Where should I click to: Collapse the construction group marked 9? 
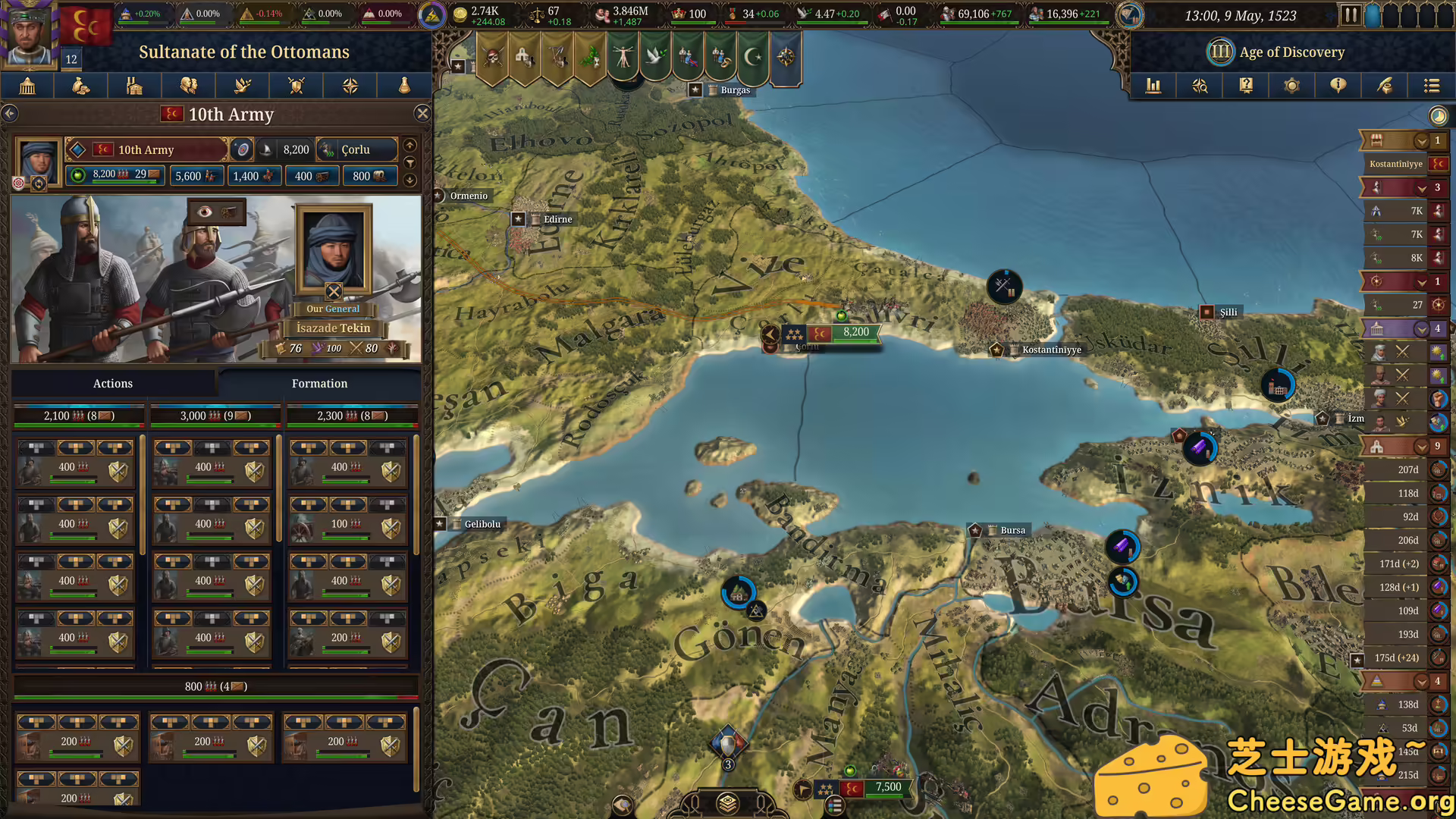[x=1423, y=446]
